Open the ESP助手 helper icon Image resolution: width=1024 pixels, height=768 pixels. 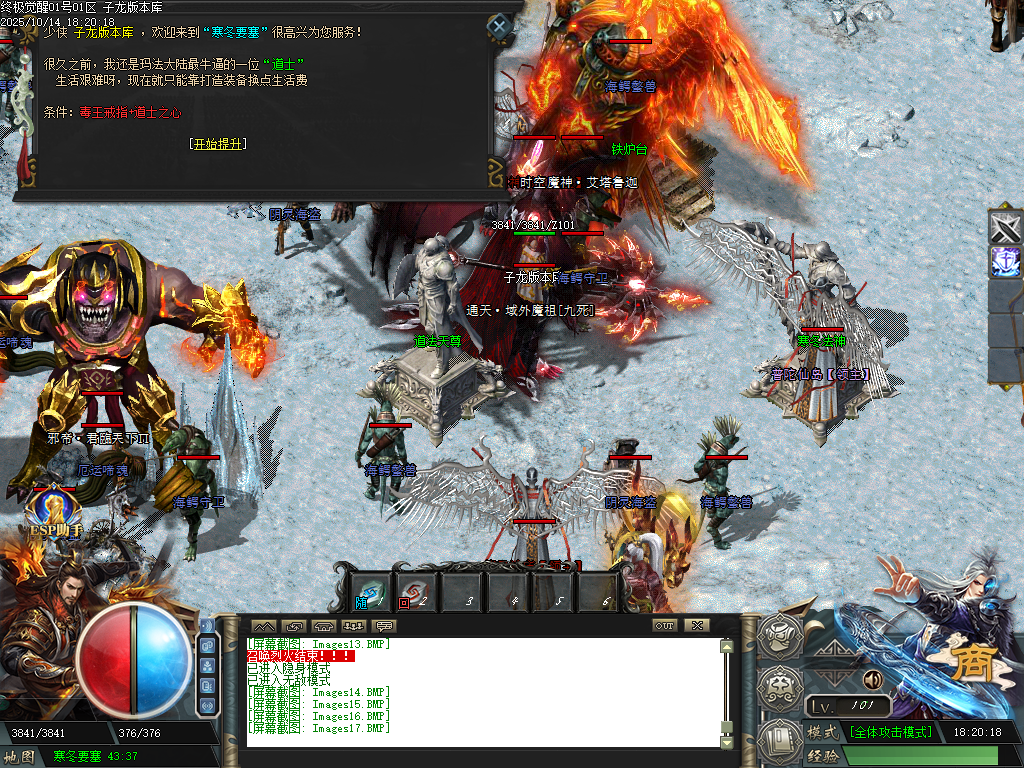click(x=53, y=511)
